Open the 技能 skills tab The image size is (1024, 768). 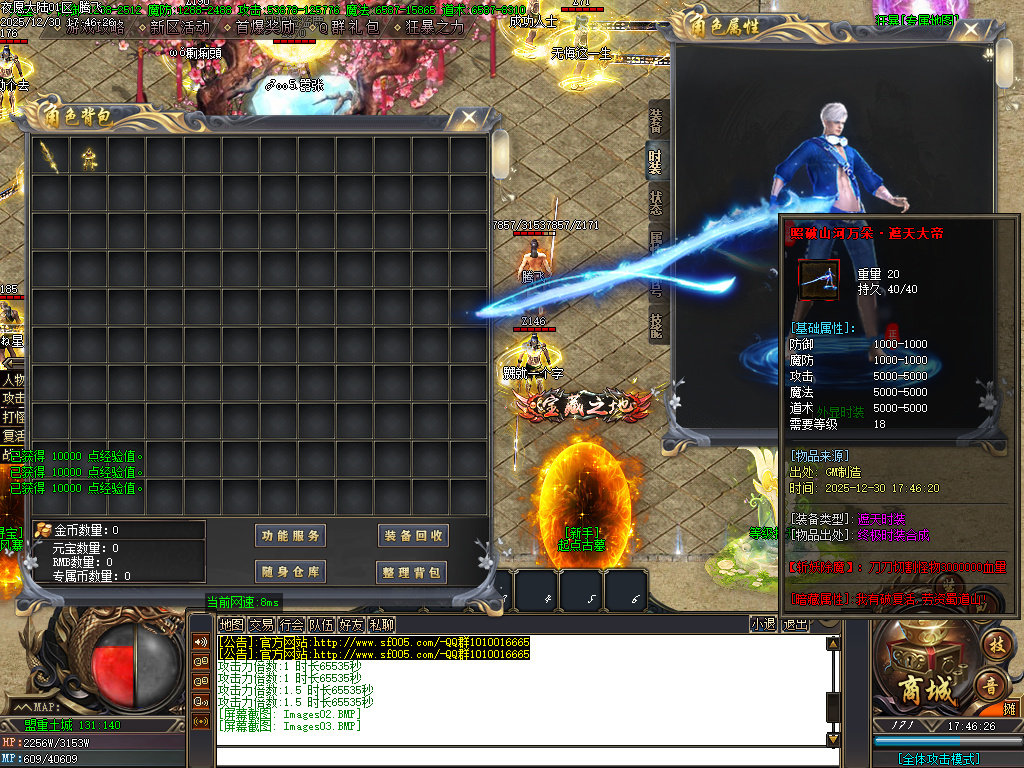pyautogui.click(x=656, y=326)
